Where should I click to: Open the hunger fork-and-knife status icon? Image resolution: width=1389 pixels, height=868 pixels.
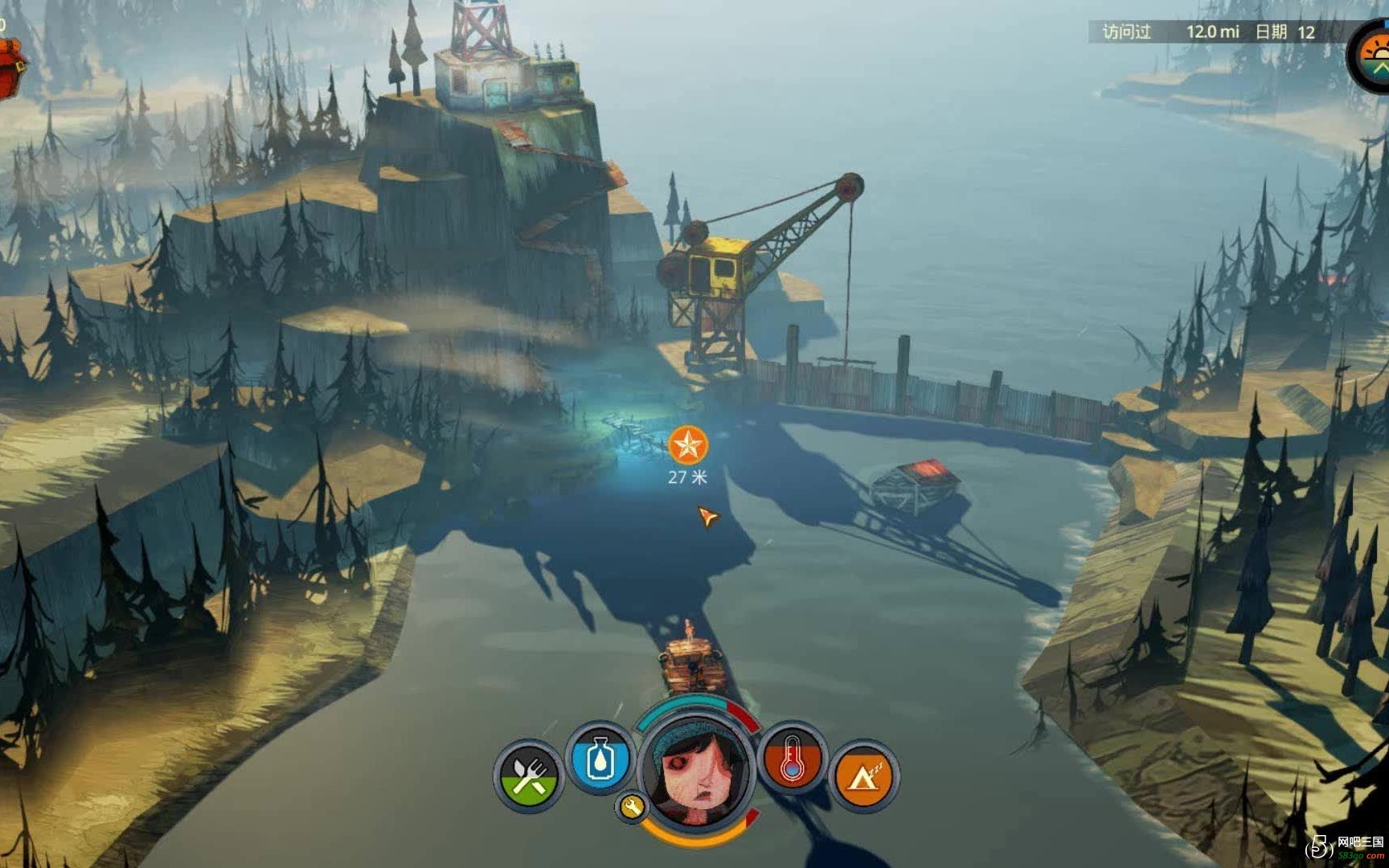click(528, 776)
